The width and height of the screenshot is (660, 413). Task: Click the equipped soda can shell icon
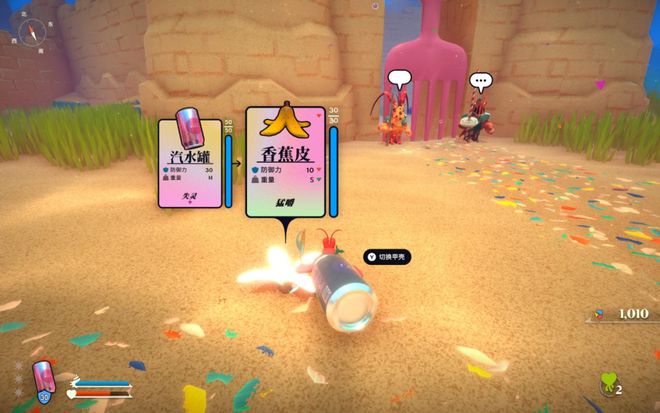click(x=43, y=381)
